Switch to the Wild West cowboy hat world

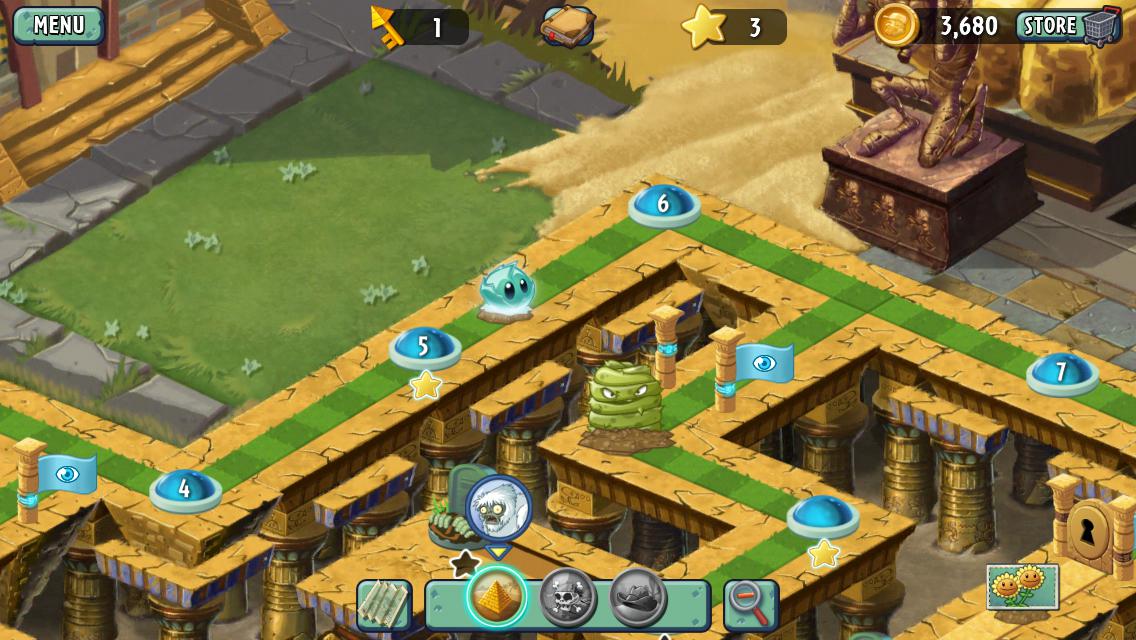pyautogui.click(x=638, y=598)
